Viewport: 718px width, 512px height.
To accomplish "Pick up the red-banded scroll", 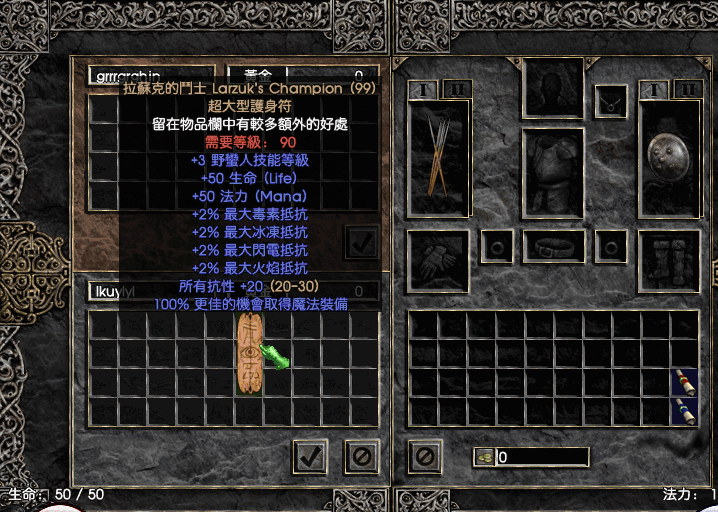I will pyautogui.click(x=683, y=382).
